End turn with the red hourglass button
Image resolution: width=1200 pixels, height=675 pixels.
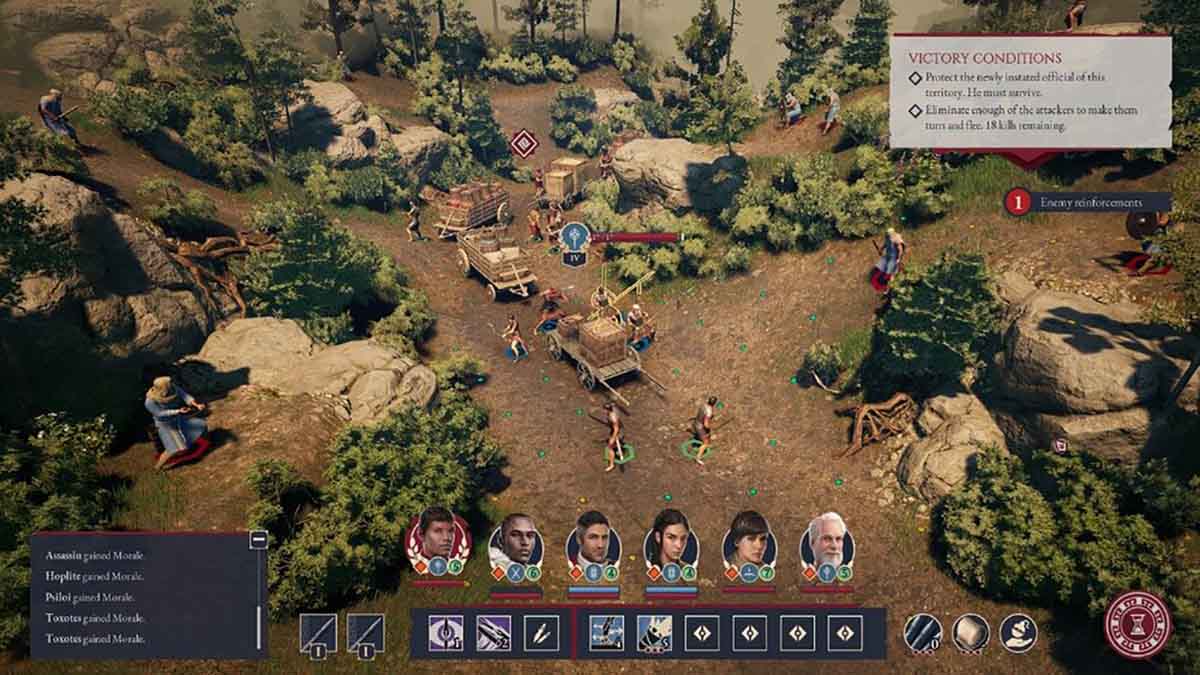[x=1137, y=625]
